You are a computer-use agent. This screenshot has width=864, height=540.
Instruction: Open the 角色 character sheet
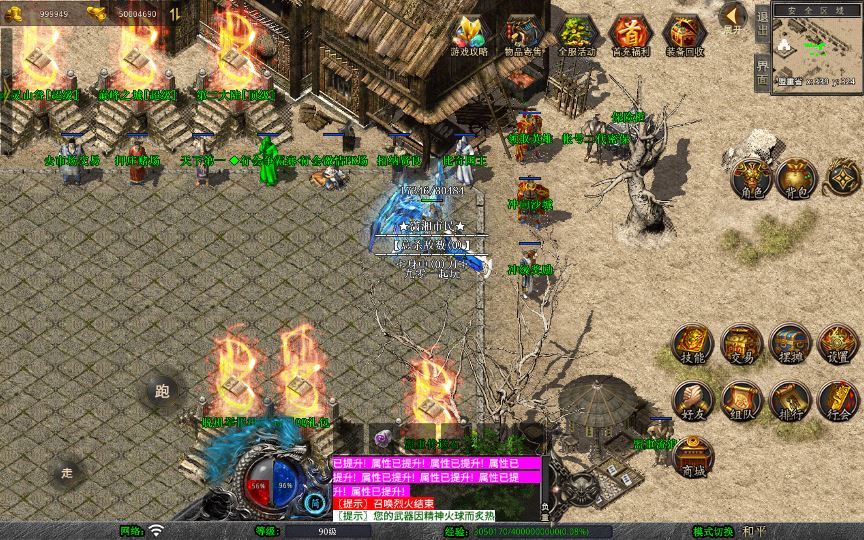[x=749, y=177]
